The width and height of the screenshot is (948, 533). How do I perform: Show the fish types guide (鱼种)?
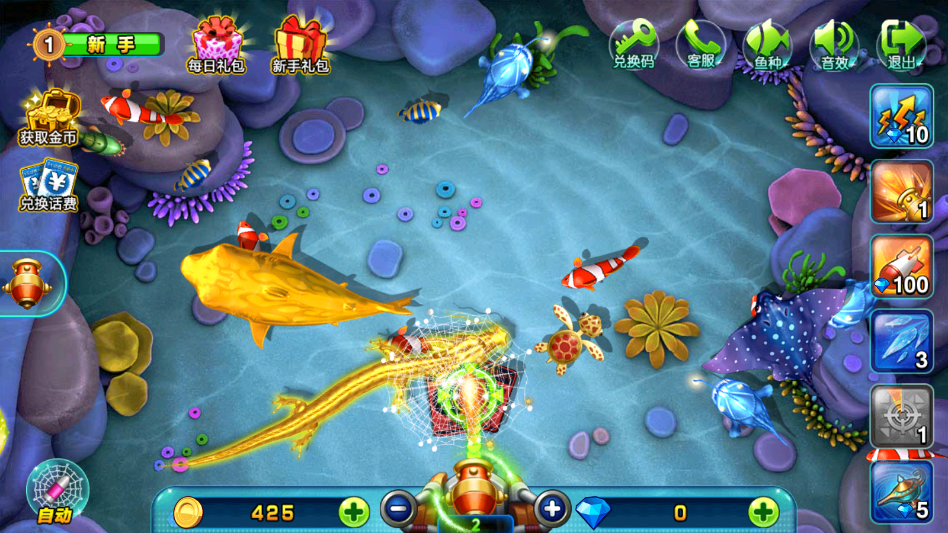pyautogui.click(x=767, y=45)
